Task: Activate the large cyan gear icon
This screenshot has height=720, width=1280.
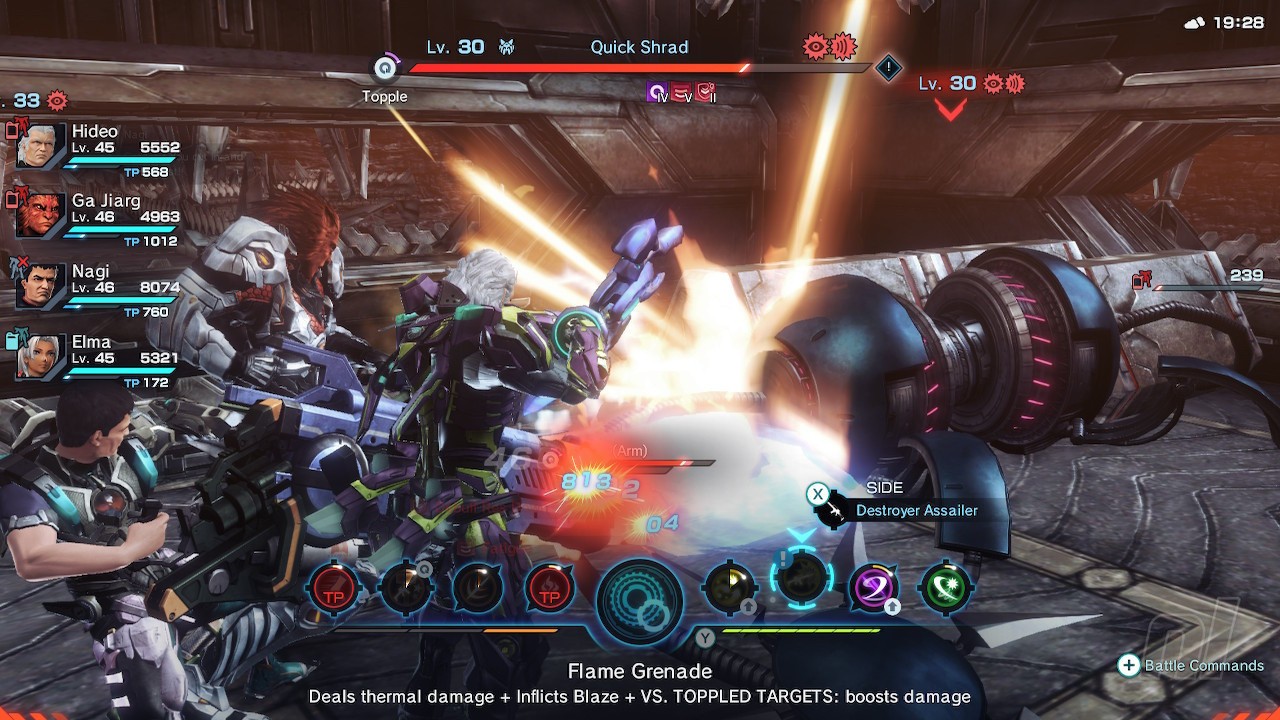Action: coord(640,600)
